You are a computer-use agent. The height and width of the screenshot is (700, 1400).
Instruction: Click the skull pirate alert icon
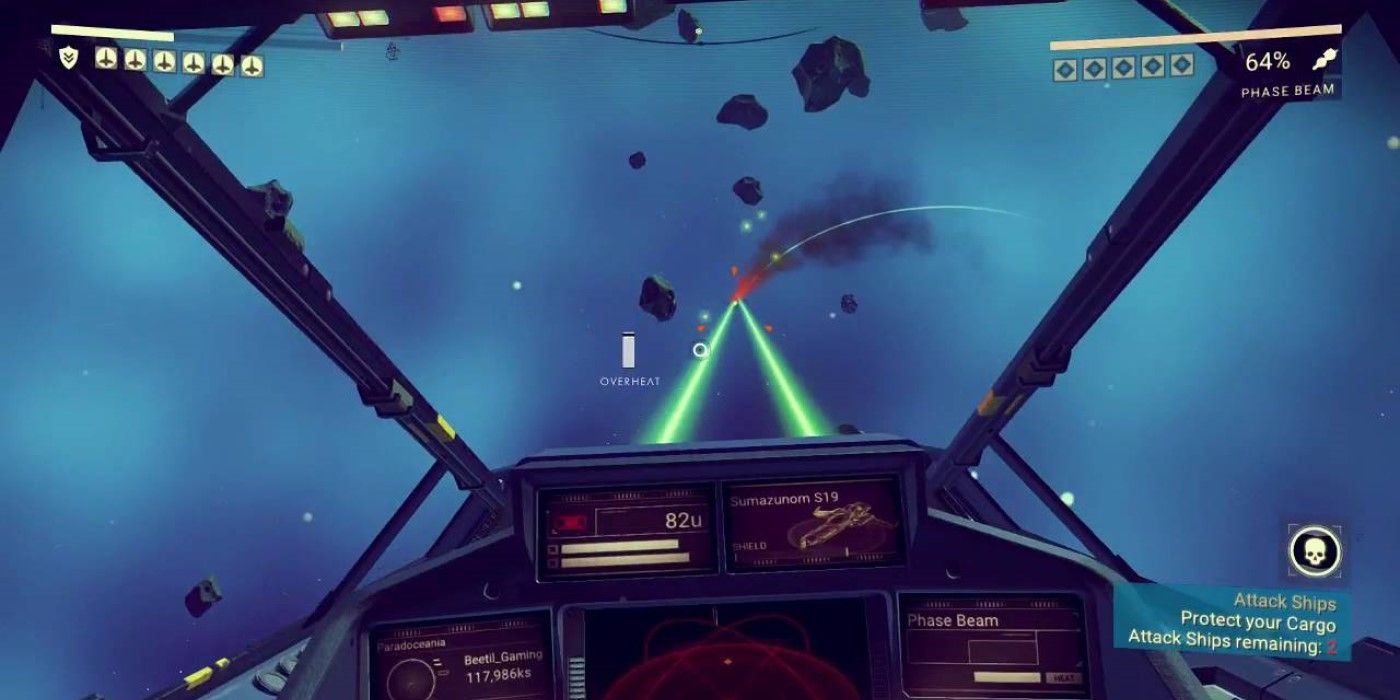[x=1314, y=551]
